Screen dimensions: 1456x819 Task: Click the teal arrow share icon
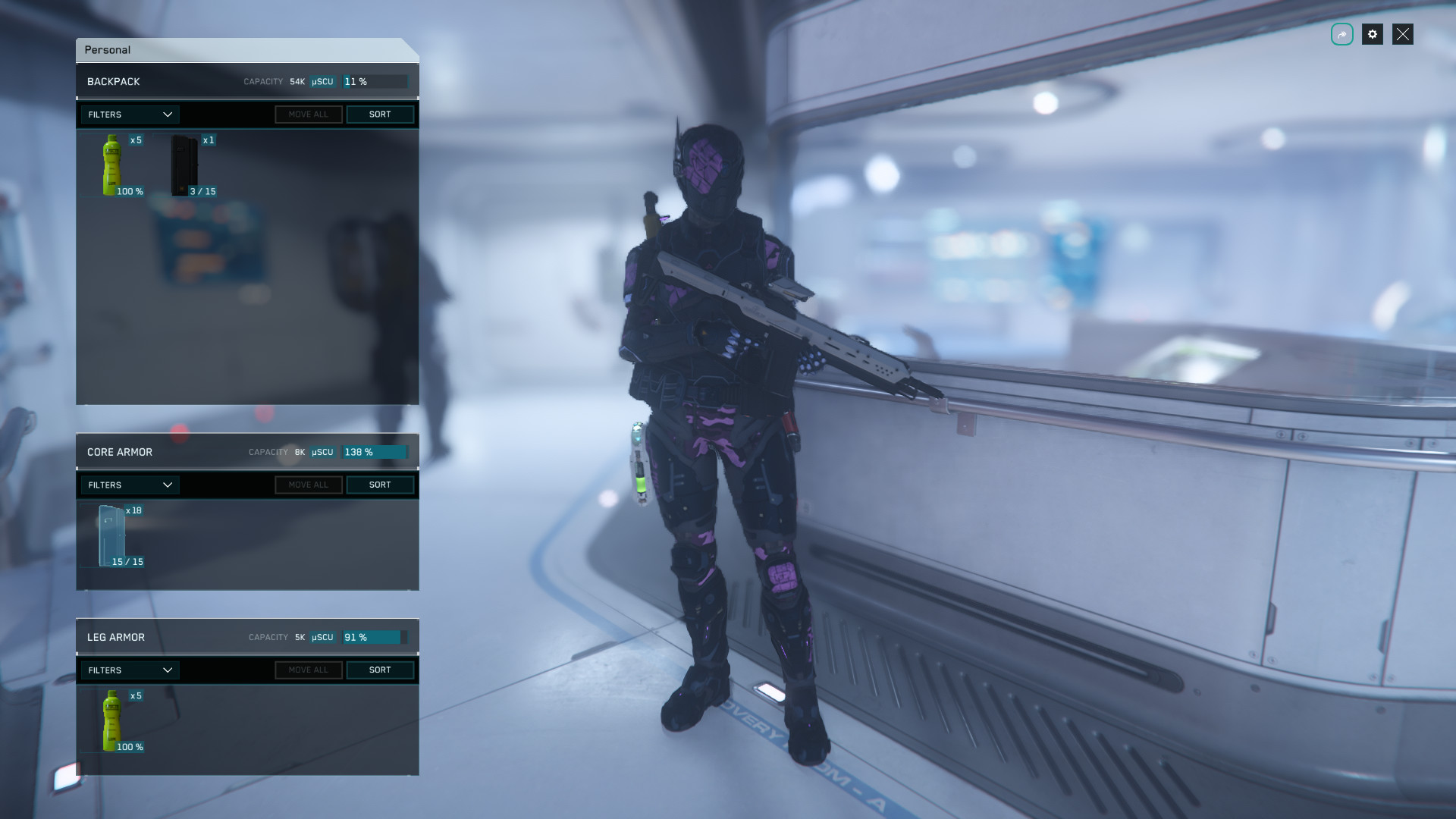(x=1341, y=34)
